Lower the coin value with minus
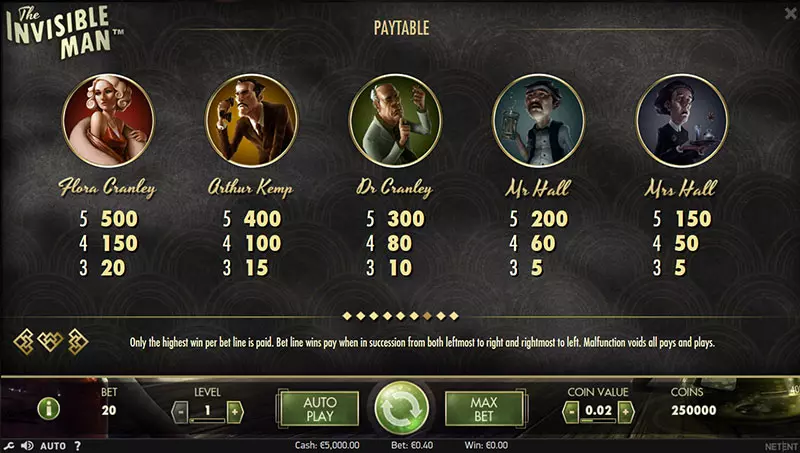Image resolution: width=800 pixels, height=453 pixels. click(571, 411)
